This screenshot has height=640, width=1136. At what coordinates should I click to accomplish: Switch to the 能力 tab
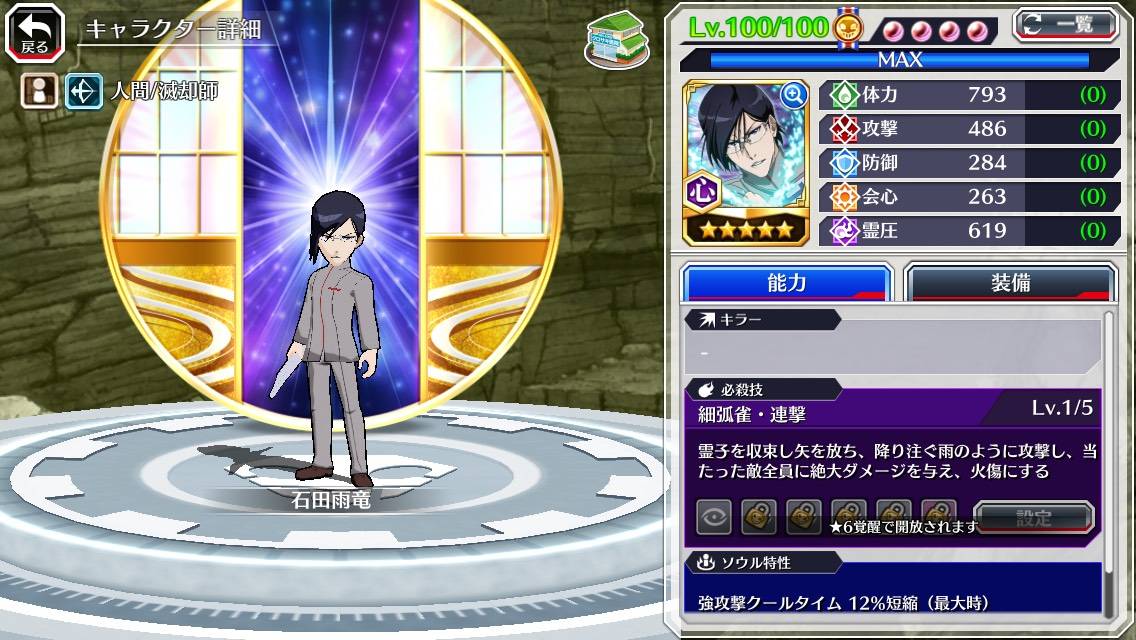(786, 283)
